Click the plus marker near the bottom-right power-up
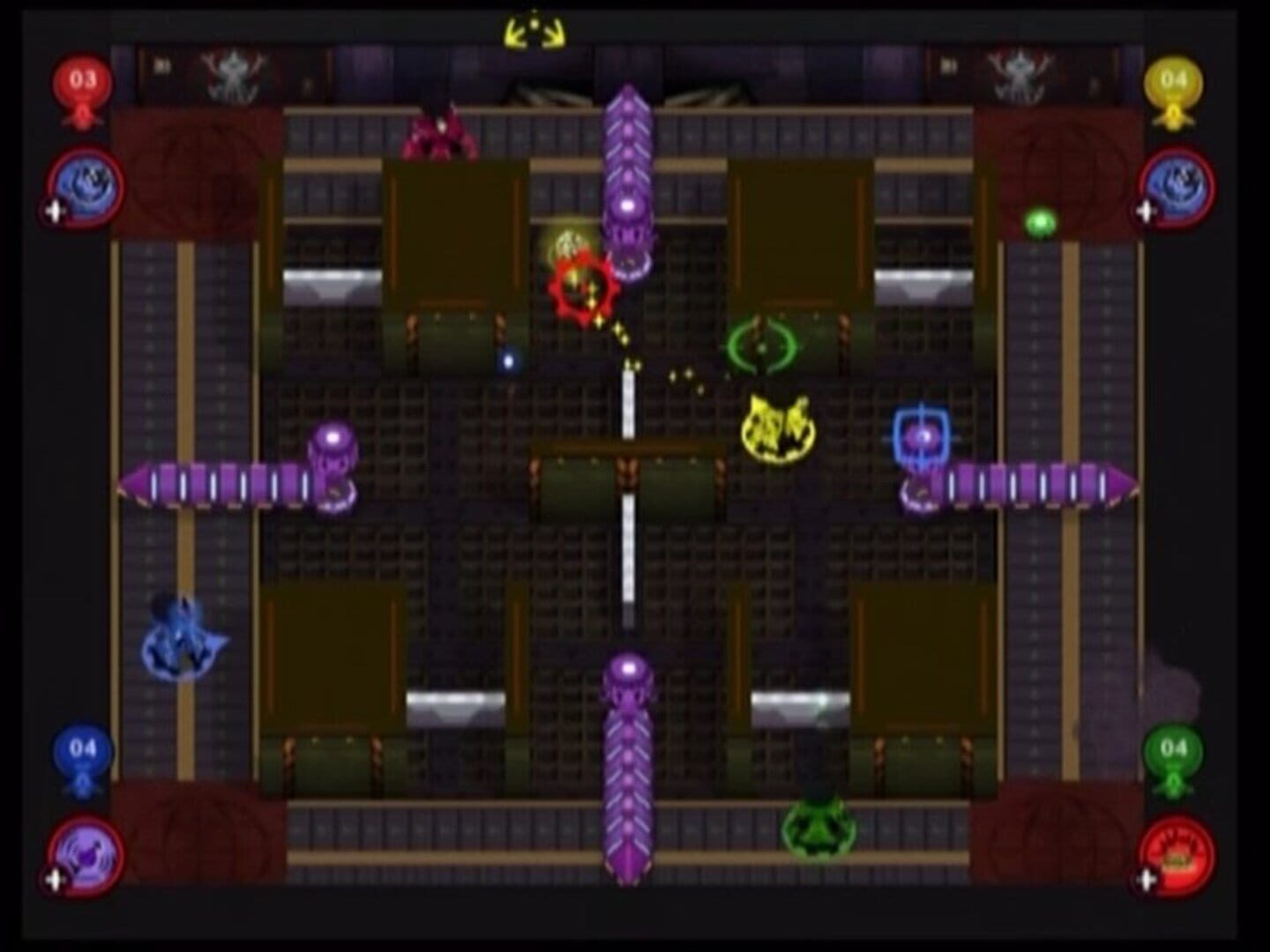The image size is (1270, 952). pyautogui.click(x=1147, y=877)
